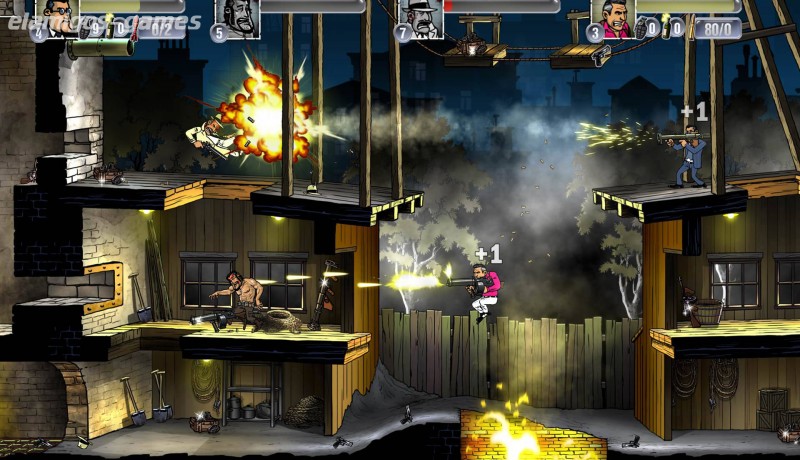Click the mustached bald player portrait
The width and height of the screenshot is (800, 460).
238,17
